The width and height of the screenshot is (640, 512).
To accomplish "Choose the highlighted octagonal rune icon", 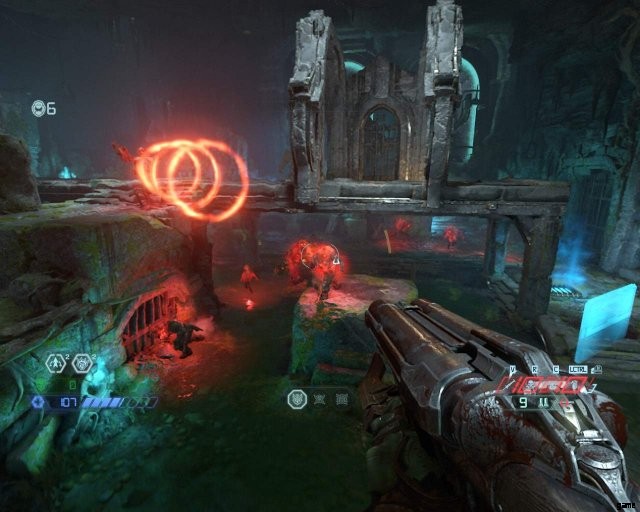I will click(x=297, y=399).
